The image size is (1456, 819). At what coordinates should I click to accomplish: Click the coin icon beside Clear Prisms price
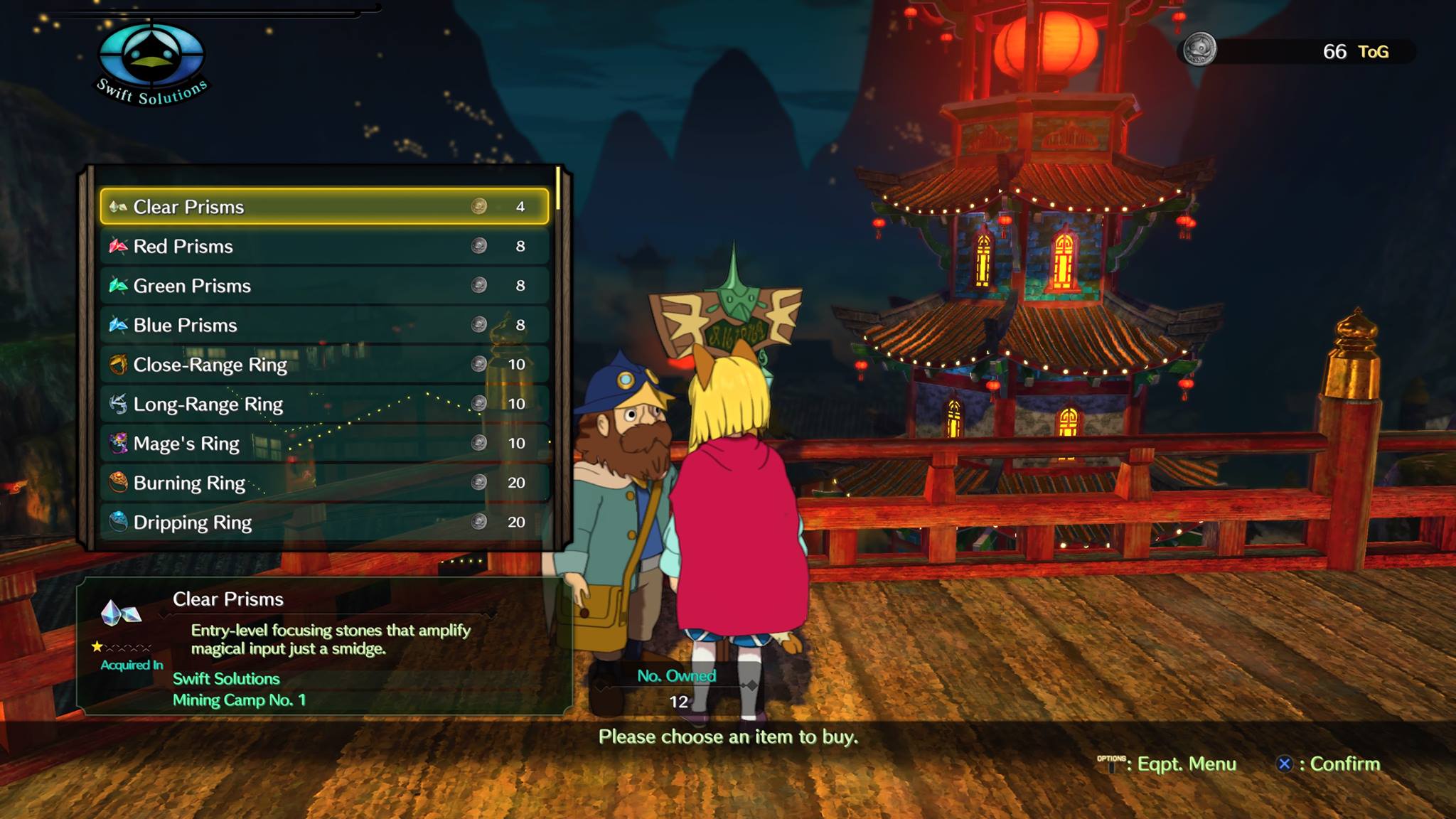[478, 208]
